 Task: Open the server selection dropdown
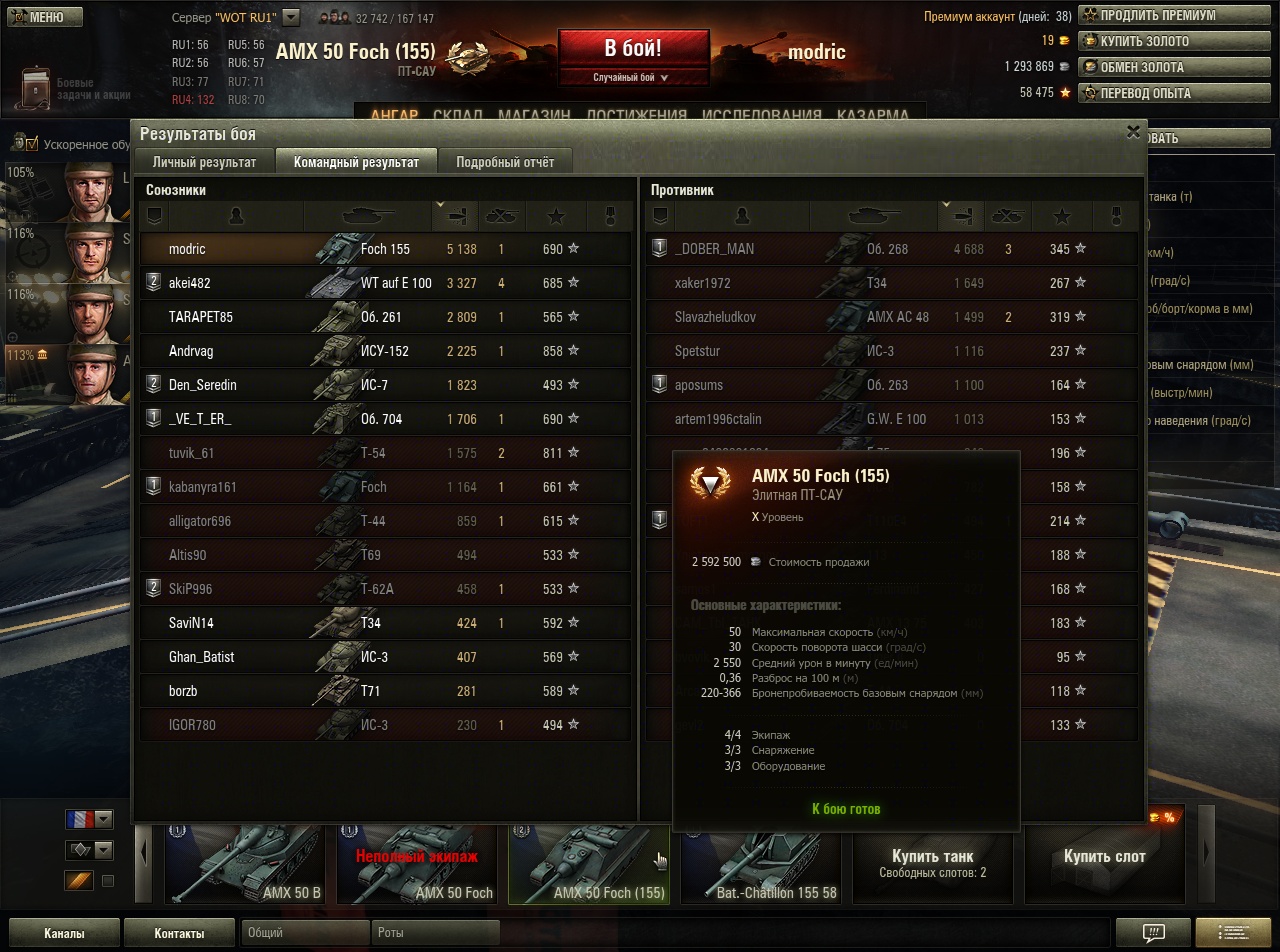pos(291,17)
